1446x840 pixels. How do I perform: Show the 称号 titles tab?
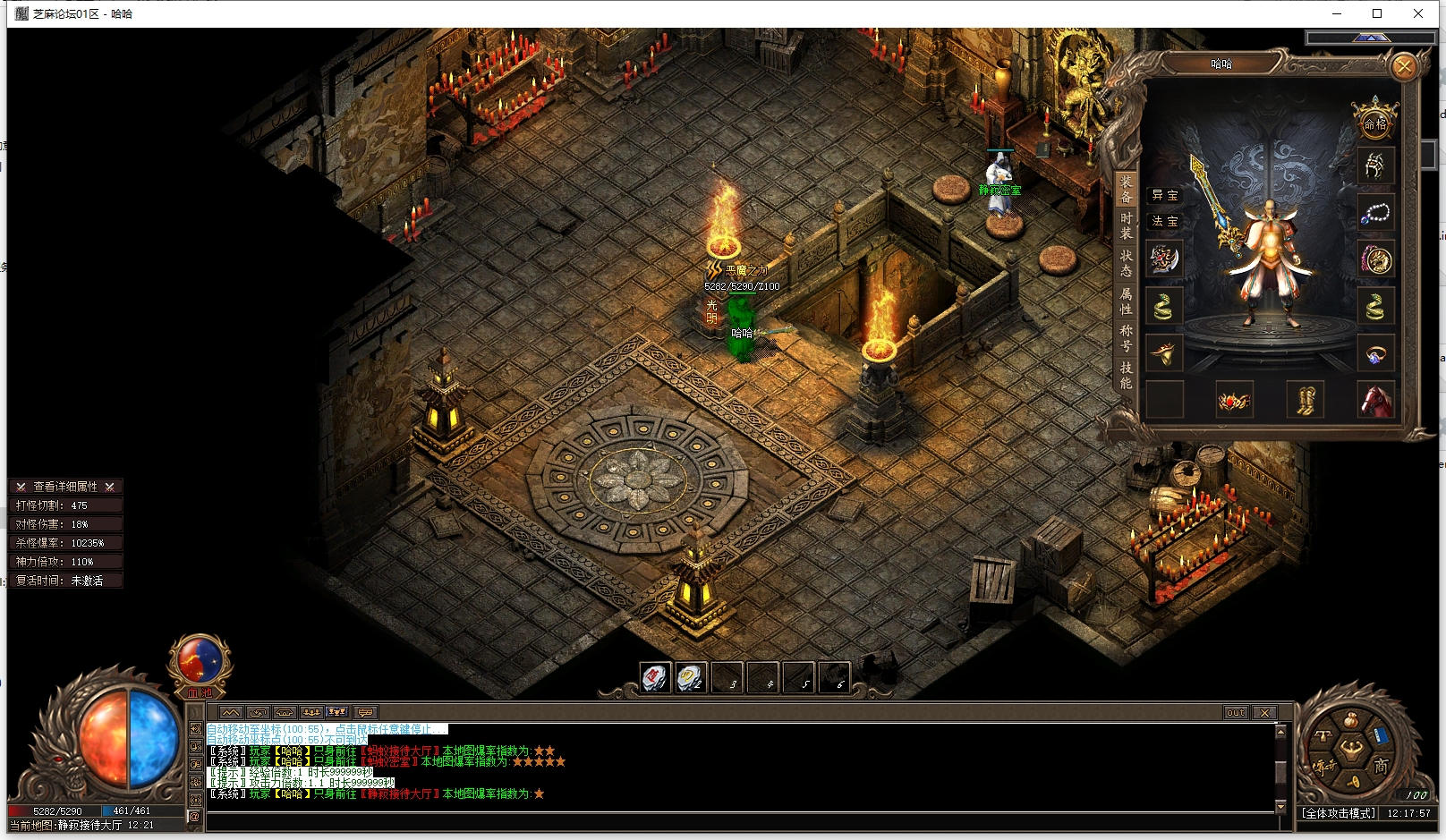[x=1126, y=337]
